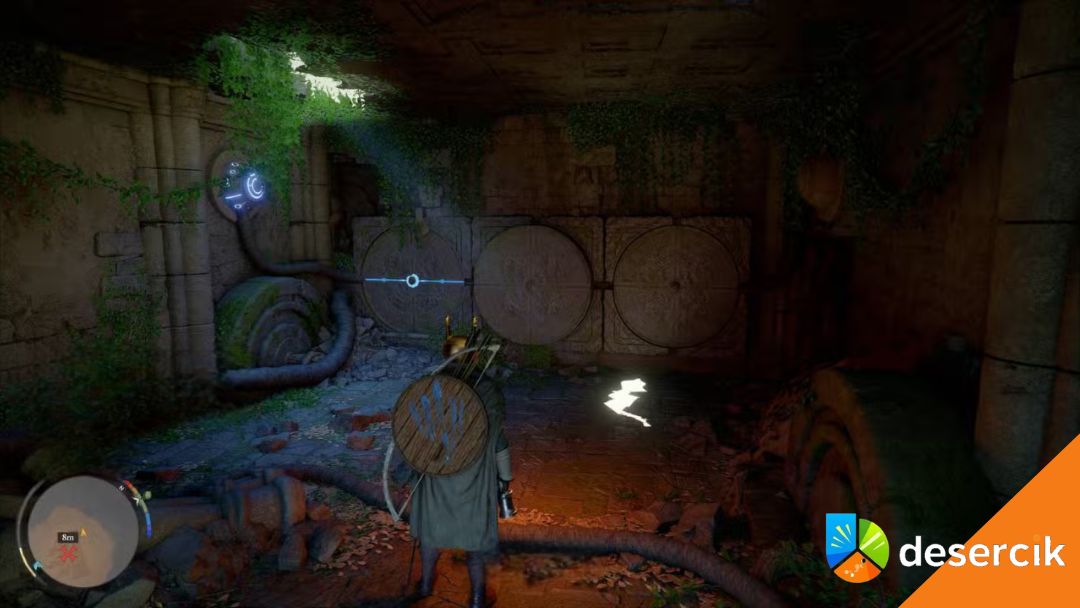The height and width of the screenshot is (608, 1080).
Task: Select the red X marker on the minimap
Action: [70, 553]
